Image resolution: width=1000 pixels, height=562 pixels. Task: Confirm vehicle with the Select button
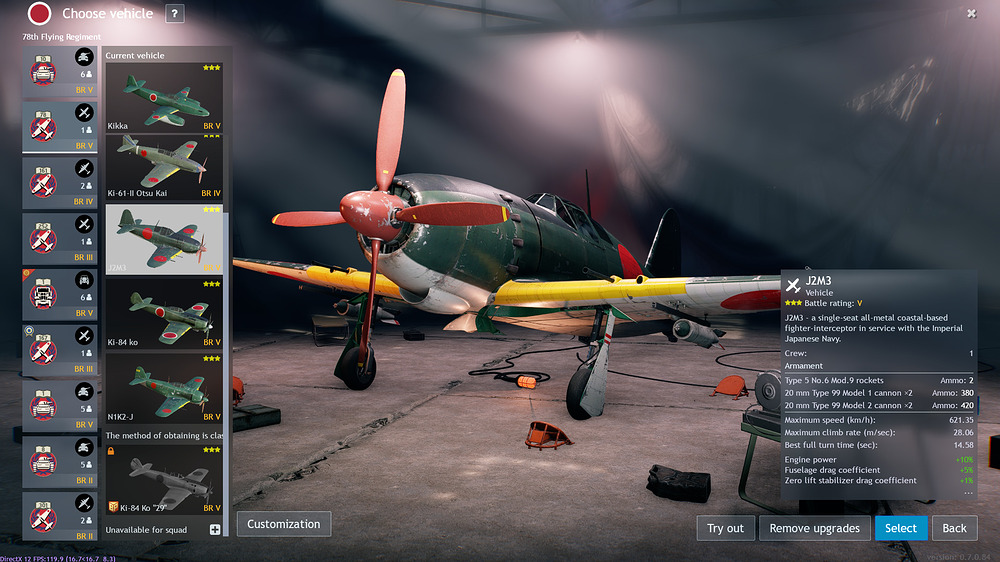pyautogui.click(x=900, y=528)
